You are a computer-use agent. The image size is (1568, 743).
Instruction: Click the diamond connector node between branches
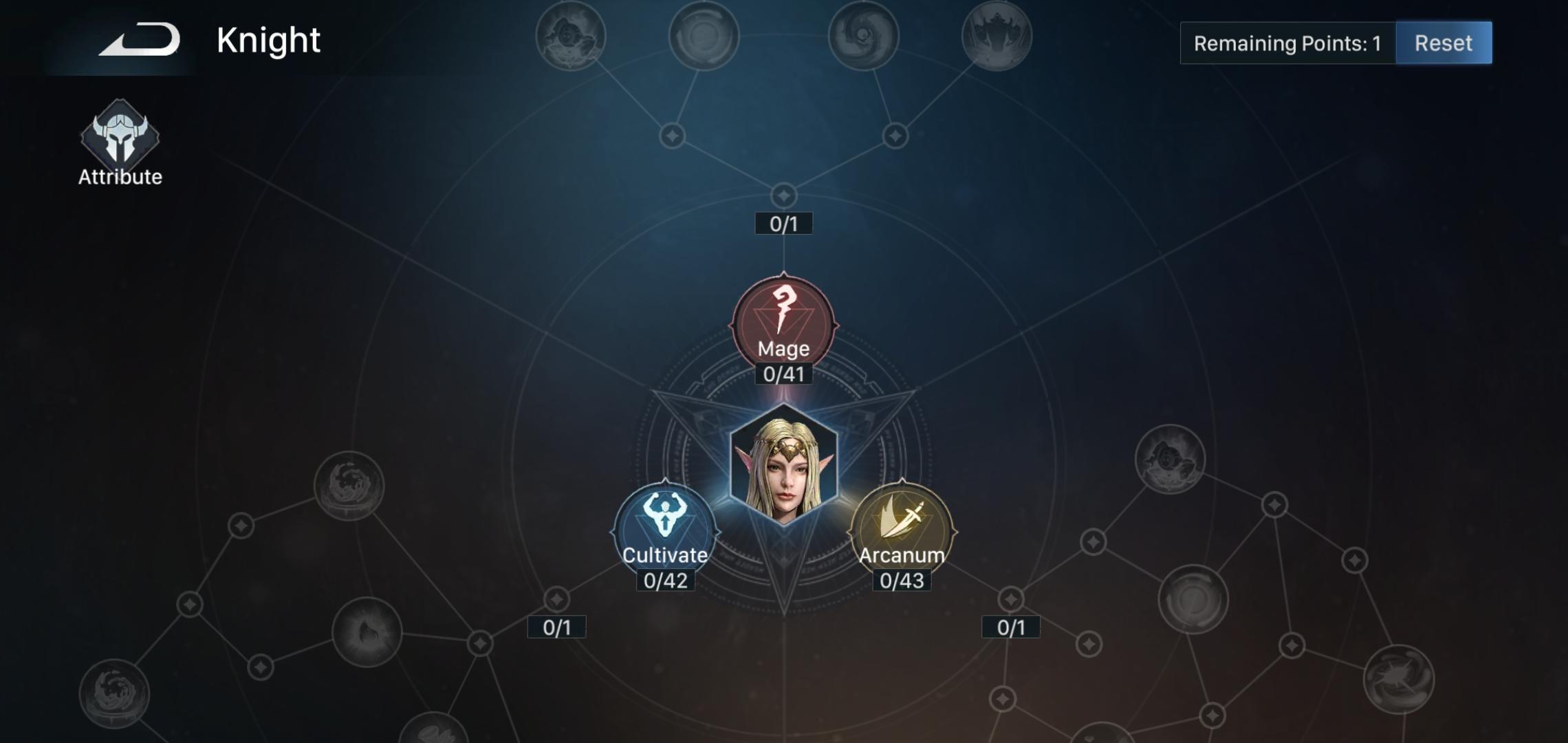coord(784,194)
